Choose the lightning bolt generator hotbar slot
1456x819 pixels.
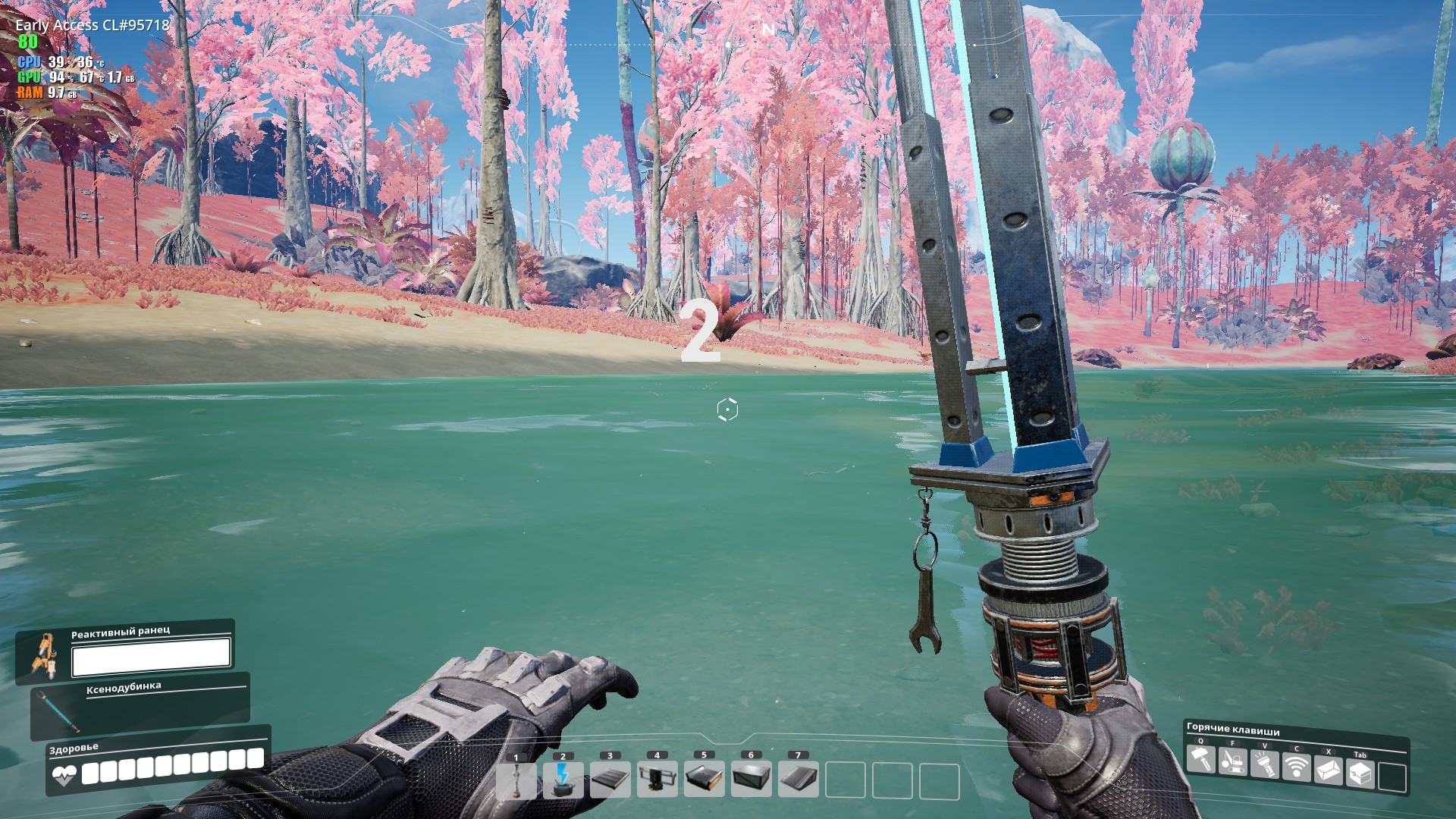(x=563, y=780)
